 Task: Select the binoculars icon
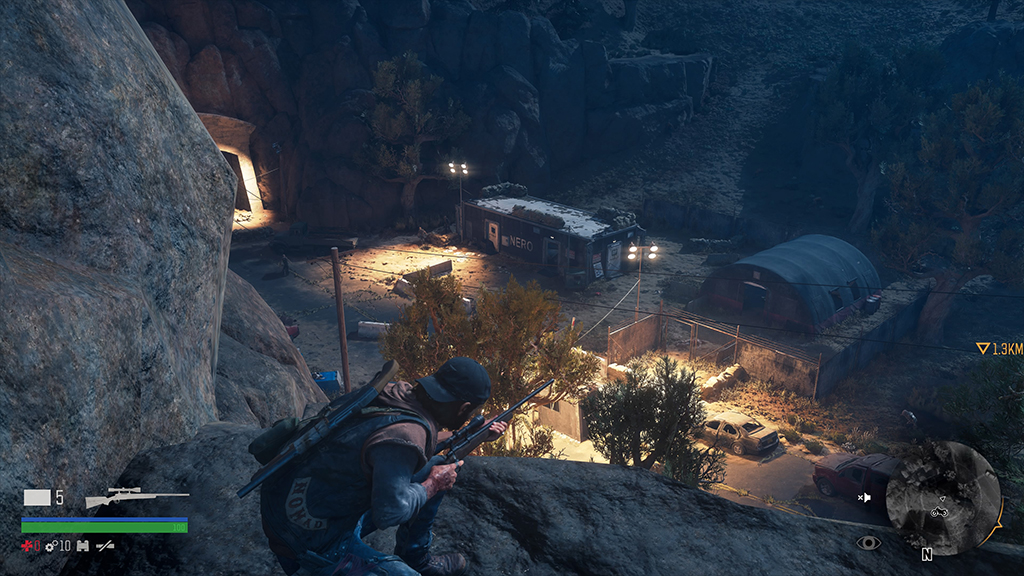point(83,546)
